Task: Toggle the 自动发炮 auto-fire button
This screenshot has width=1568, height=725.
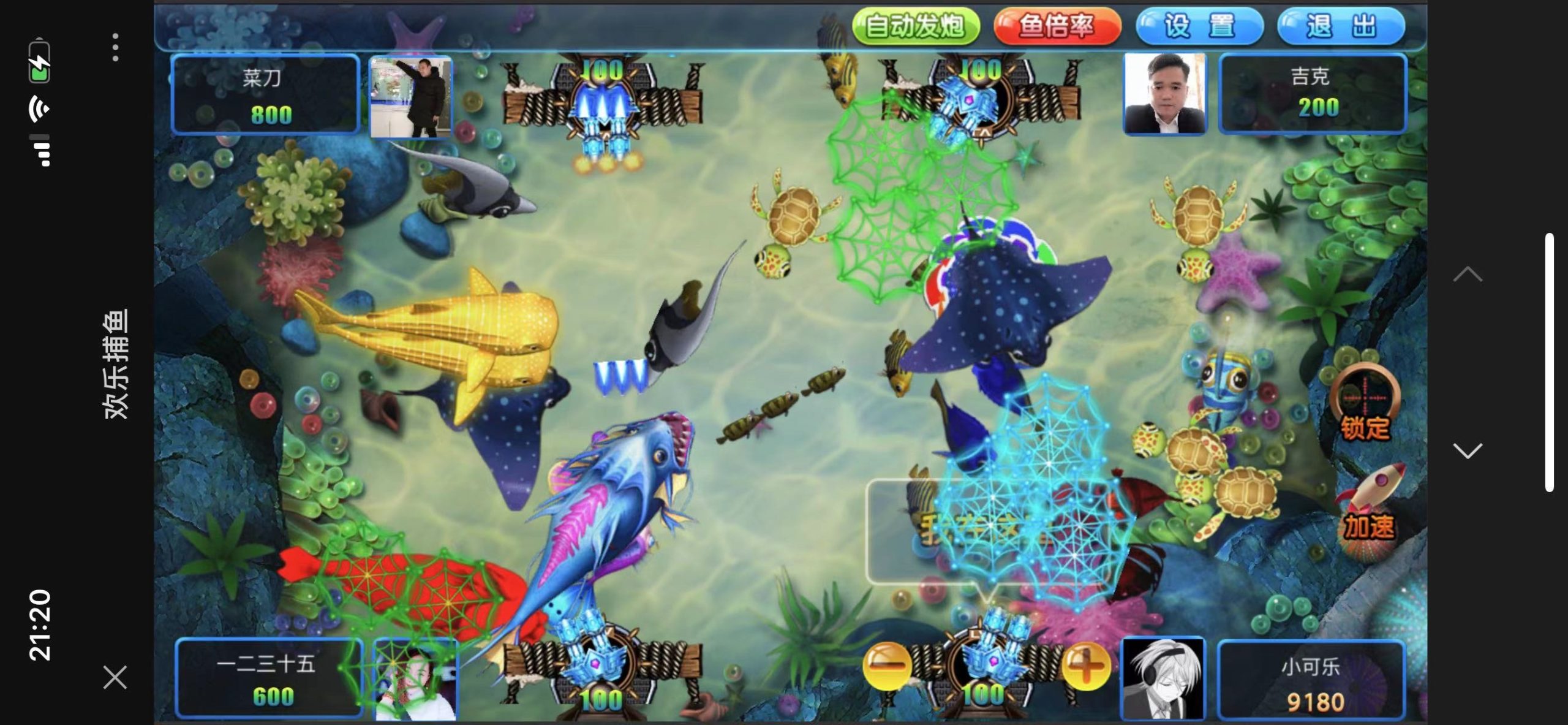Action: coord(915,26)
